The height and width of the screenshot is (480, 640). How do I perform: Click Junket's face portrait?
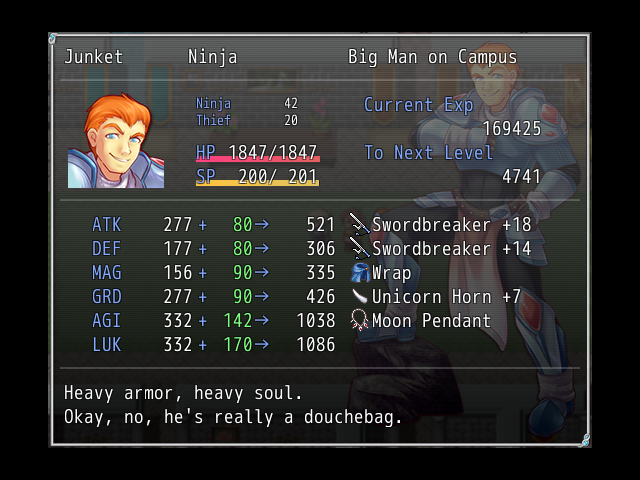116,141
